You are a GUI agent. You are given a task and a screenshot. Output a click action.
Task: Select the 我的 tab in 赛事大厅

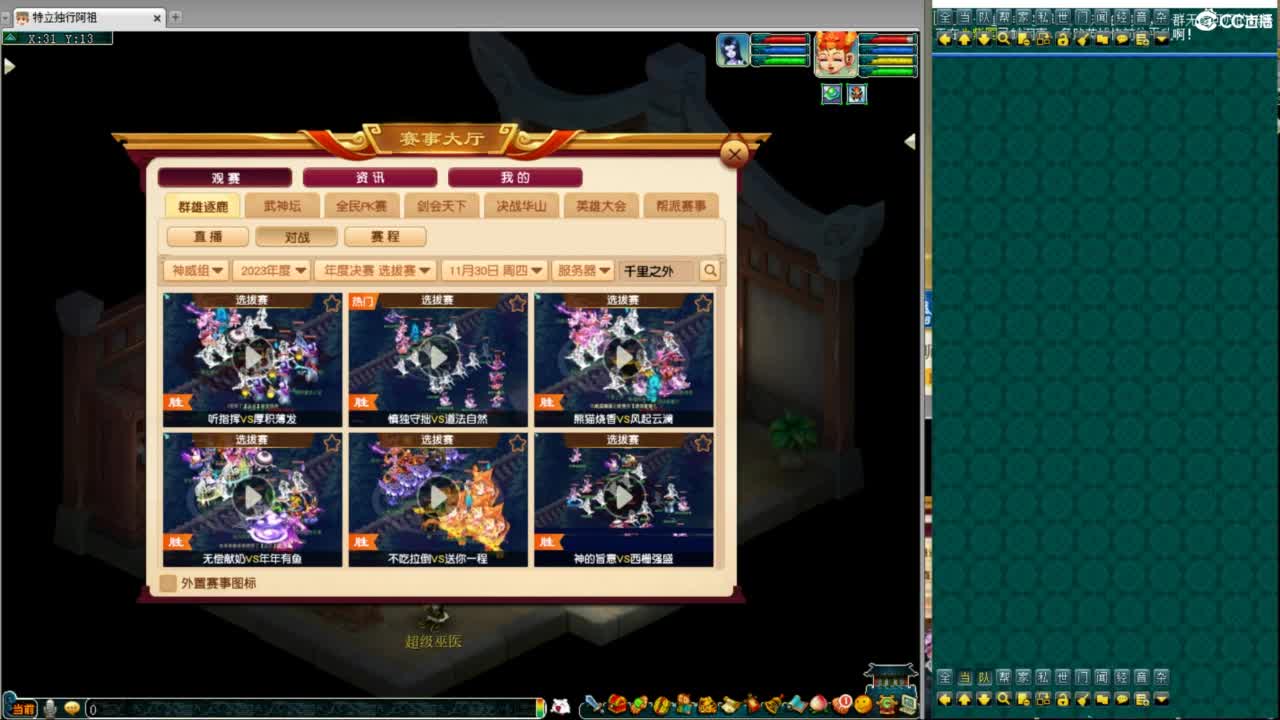click(x=513, y=177)
